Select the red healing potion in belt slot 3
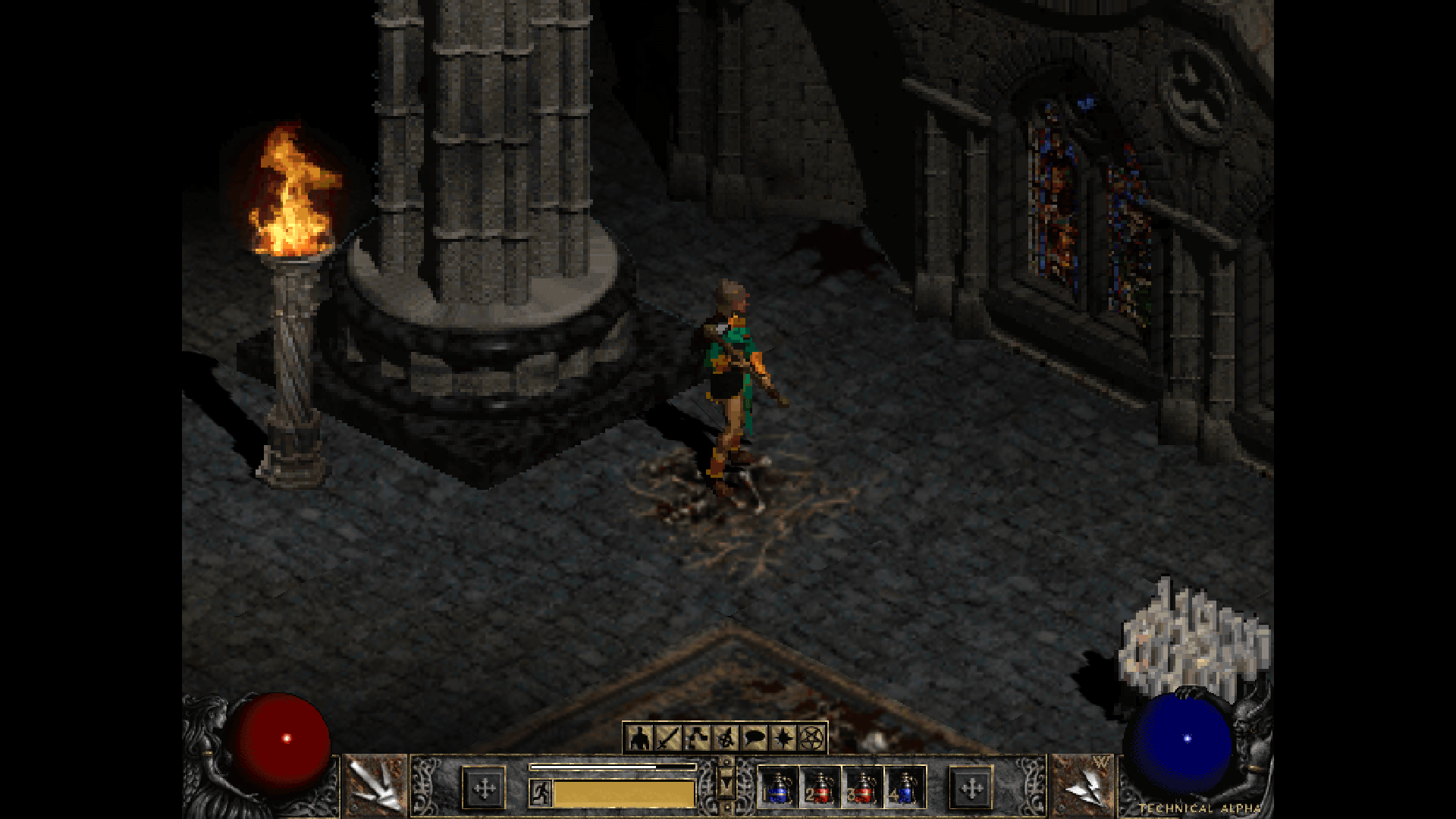1456x819 pixels. point(863,789)
